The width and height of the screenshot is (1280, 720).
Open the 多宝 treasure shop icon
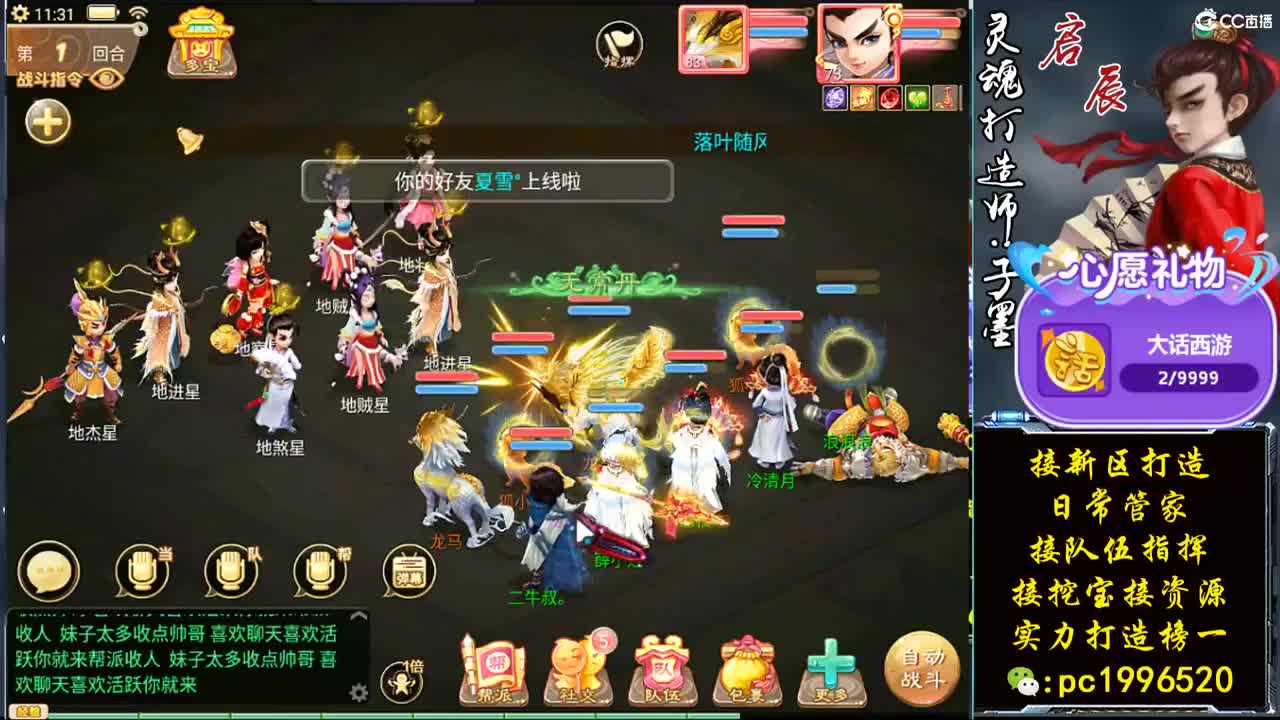(x=200, y=45)
